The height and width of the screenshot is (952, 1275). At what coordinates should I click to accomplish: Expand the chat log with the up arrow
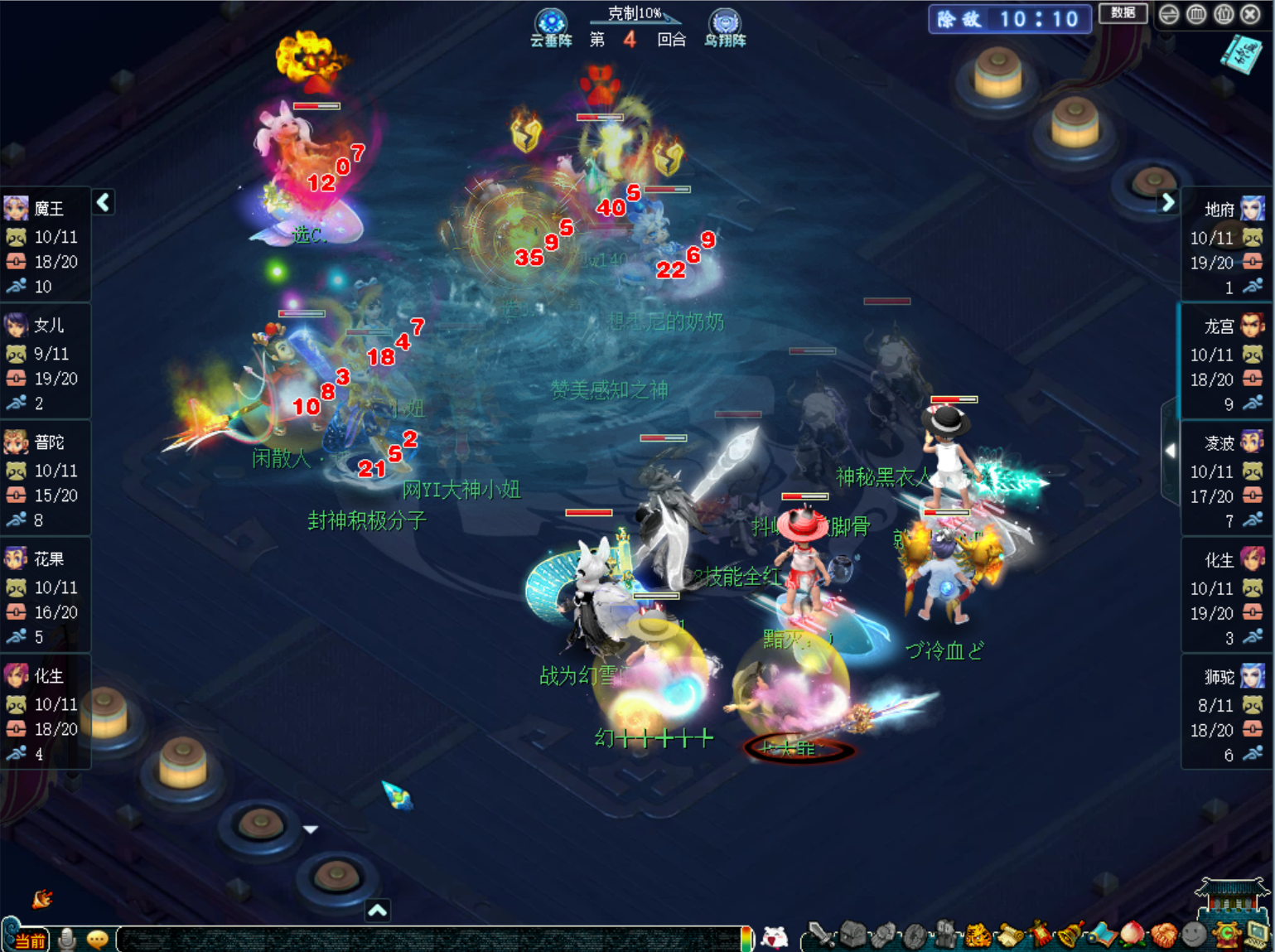377,911
